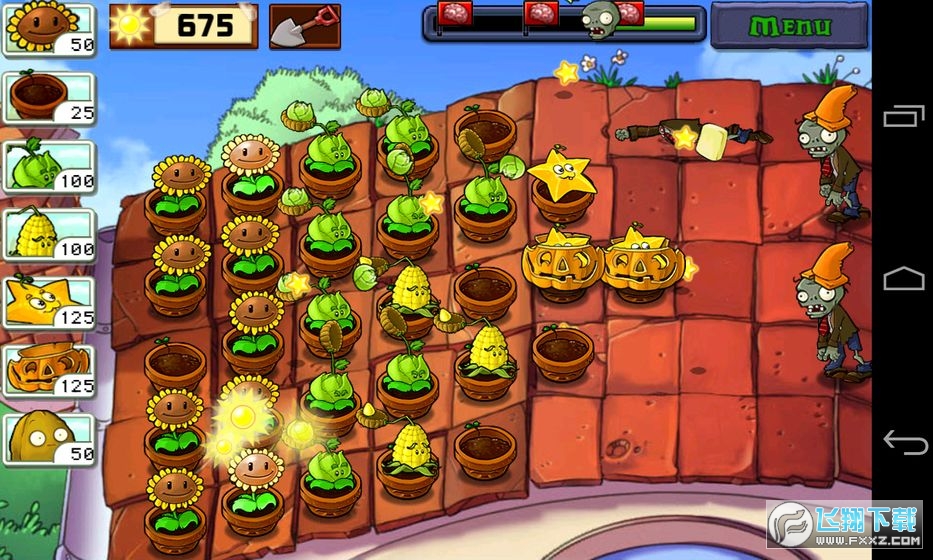Grab the shovel tool
933x560 pixels.
(x=304, y=26)
